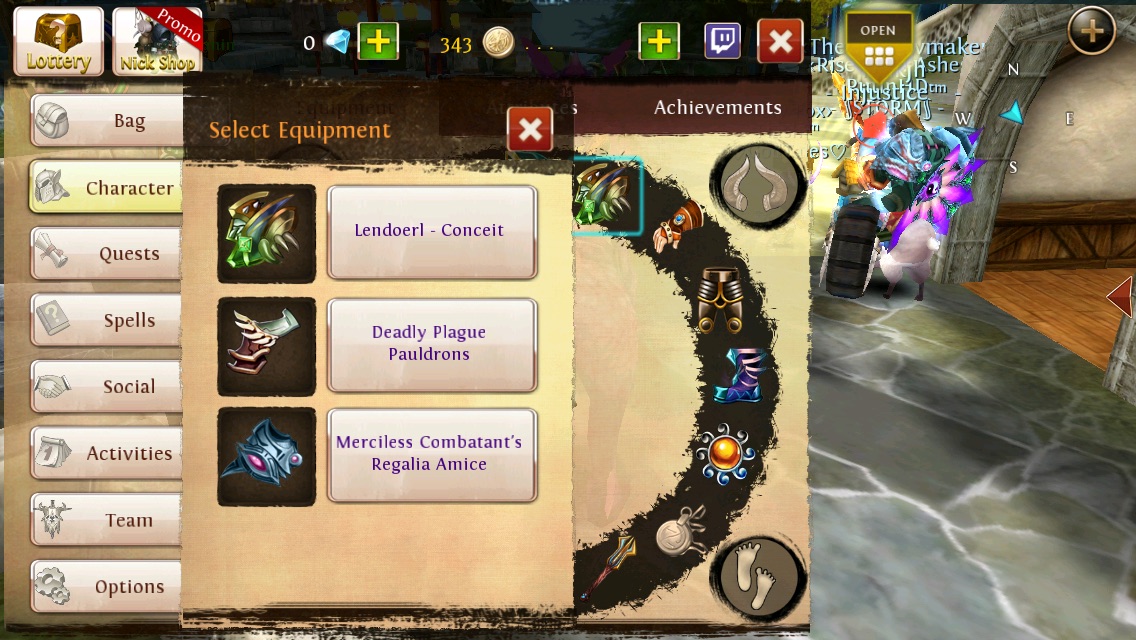Screen dimensions: 1136x640
Task: Select the armored leggings equipment slot
Action: point(719,300)
